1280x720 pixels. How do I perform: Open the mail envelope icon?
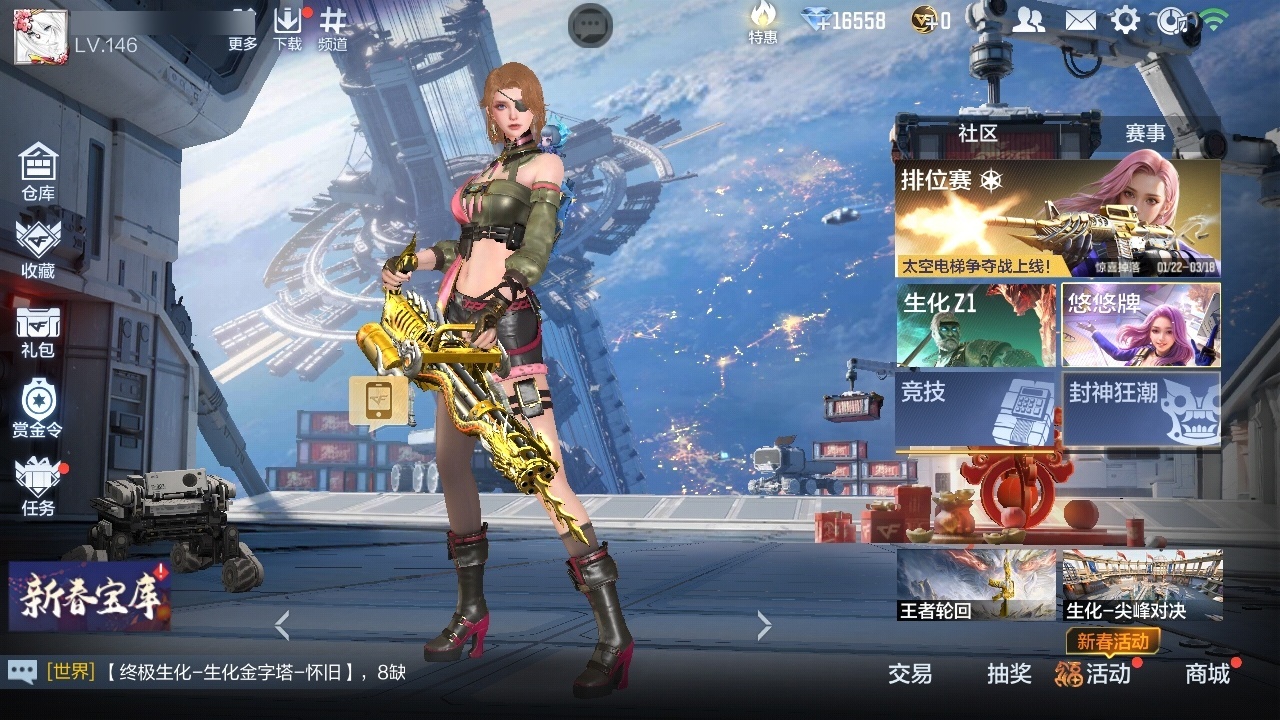(x=1080, y=20)
